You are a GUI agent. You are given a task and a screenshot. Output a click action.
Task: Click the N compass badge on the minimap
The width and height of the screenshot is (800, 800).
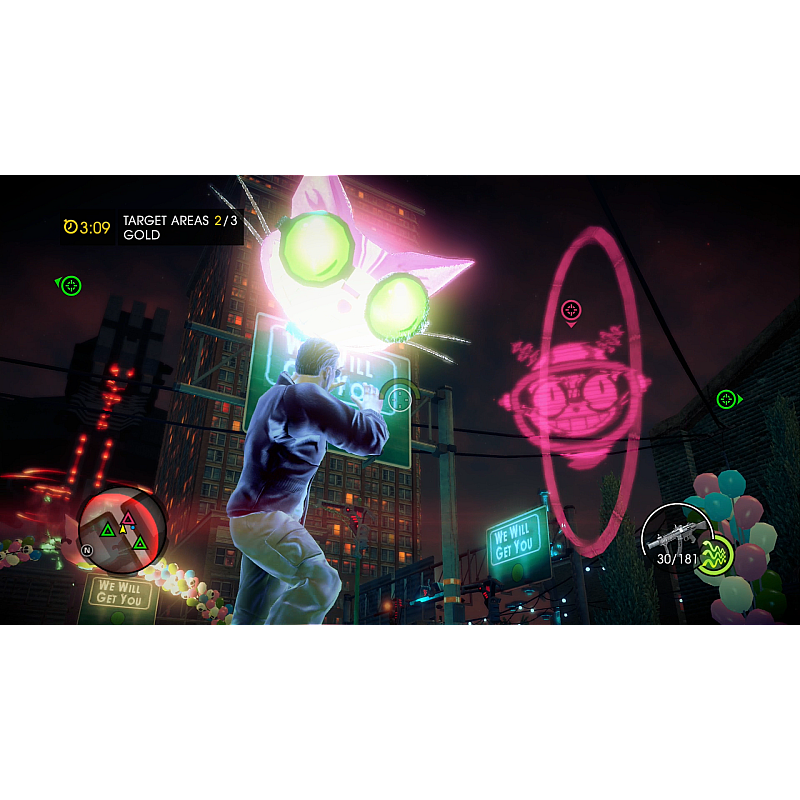pyautogui.click(x=88, y=550)
